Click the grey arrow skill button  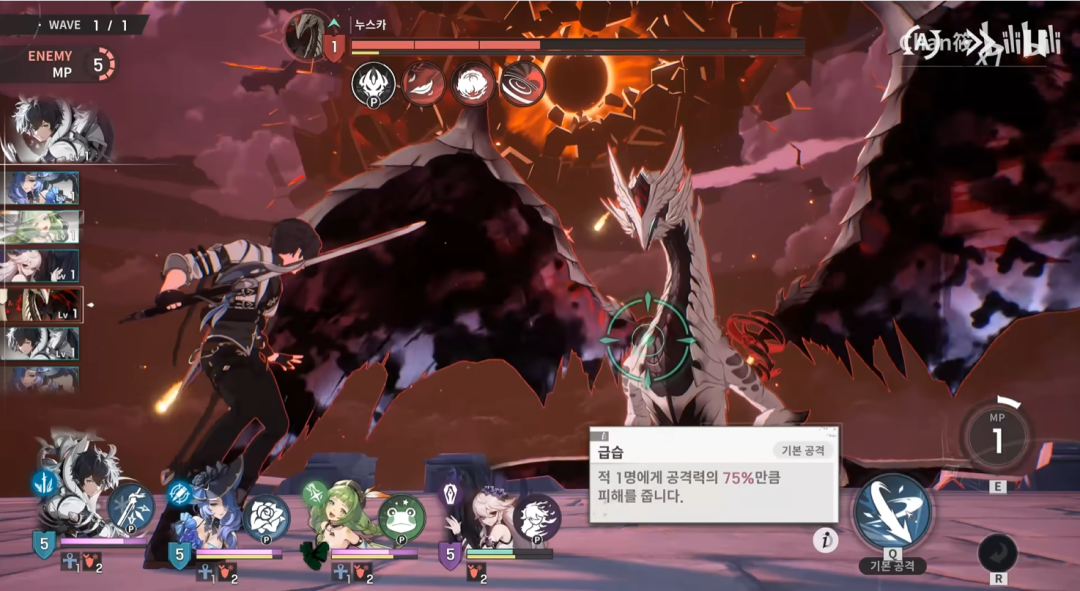[x=997, y=552]
